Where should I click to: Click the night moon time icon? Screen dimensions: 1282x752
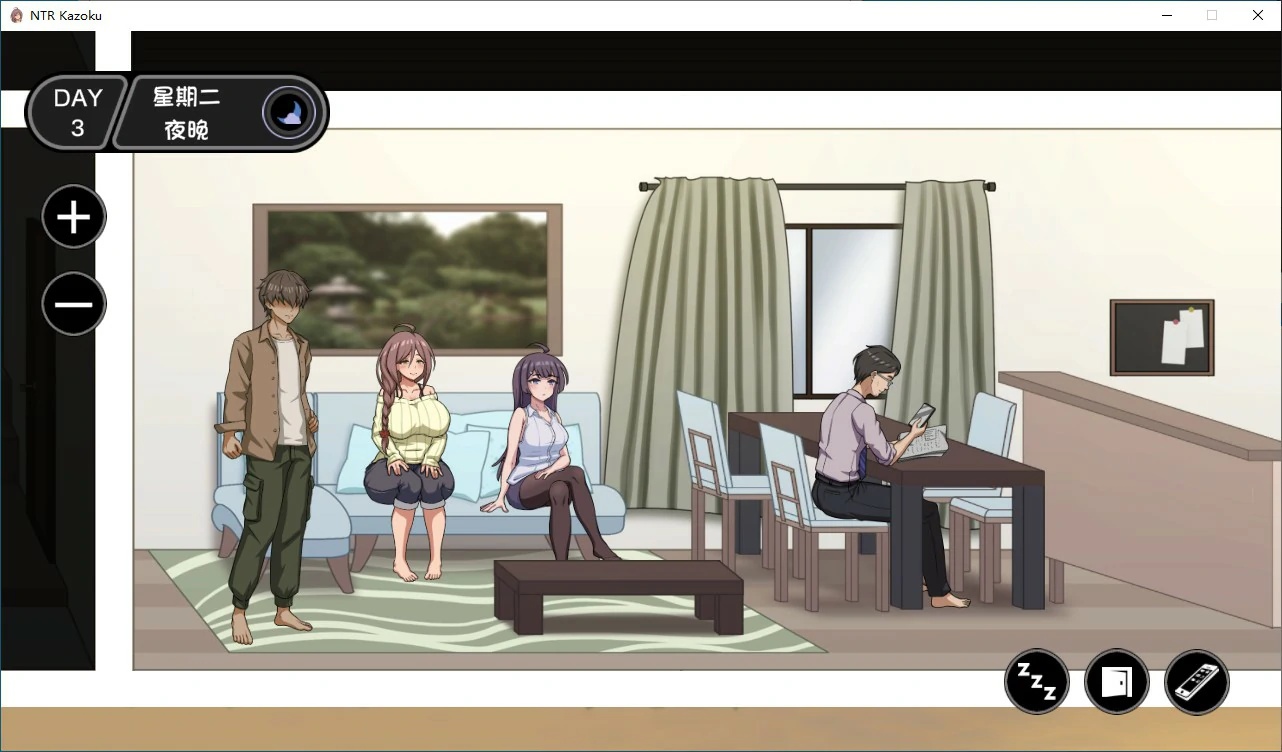click(289, 113)
